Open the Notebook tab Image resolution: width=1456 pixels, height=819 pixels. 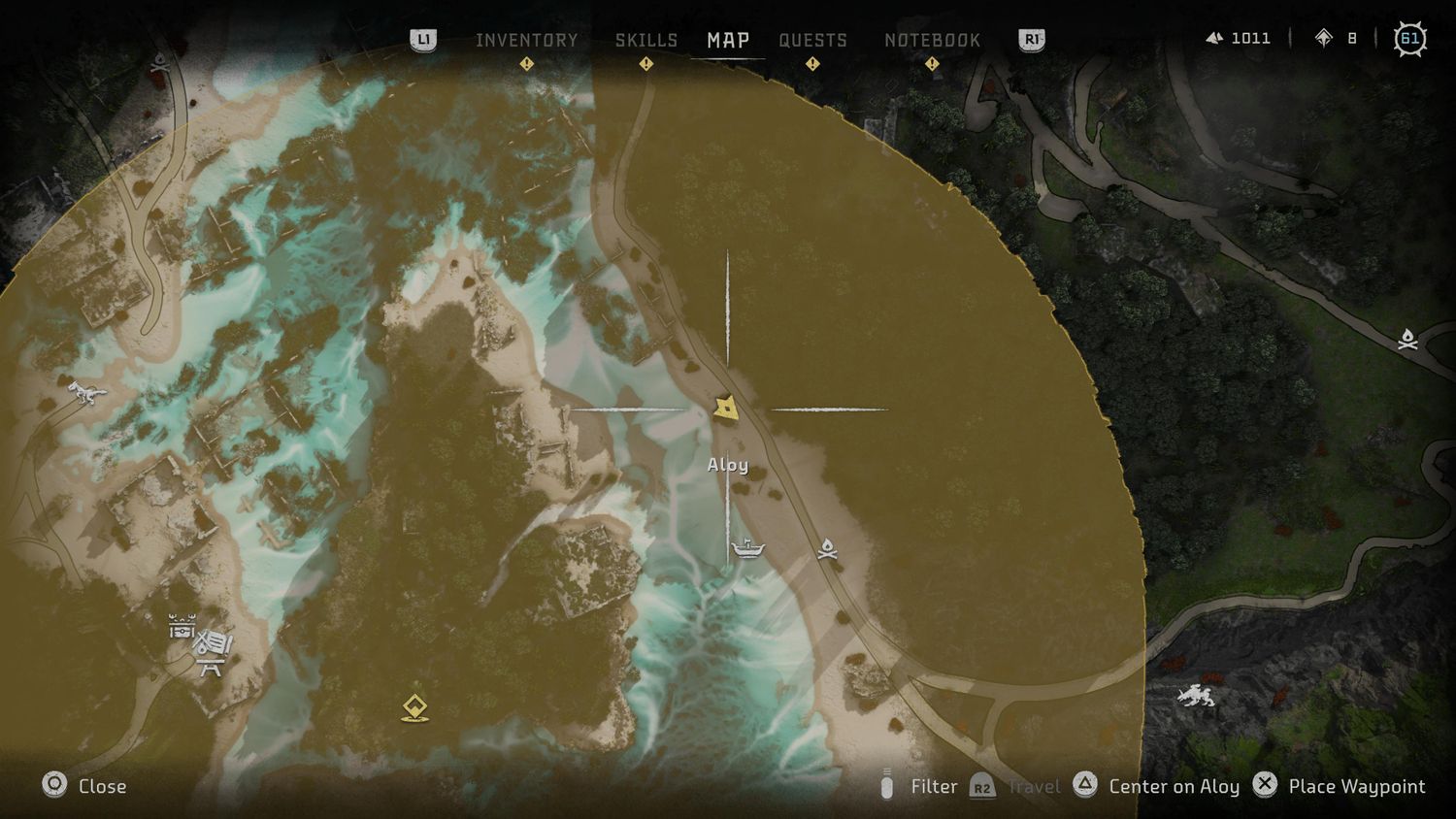(932, 40)
